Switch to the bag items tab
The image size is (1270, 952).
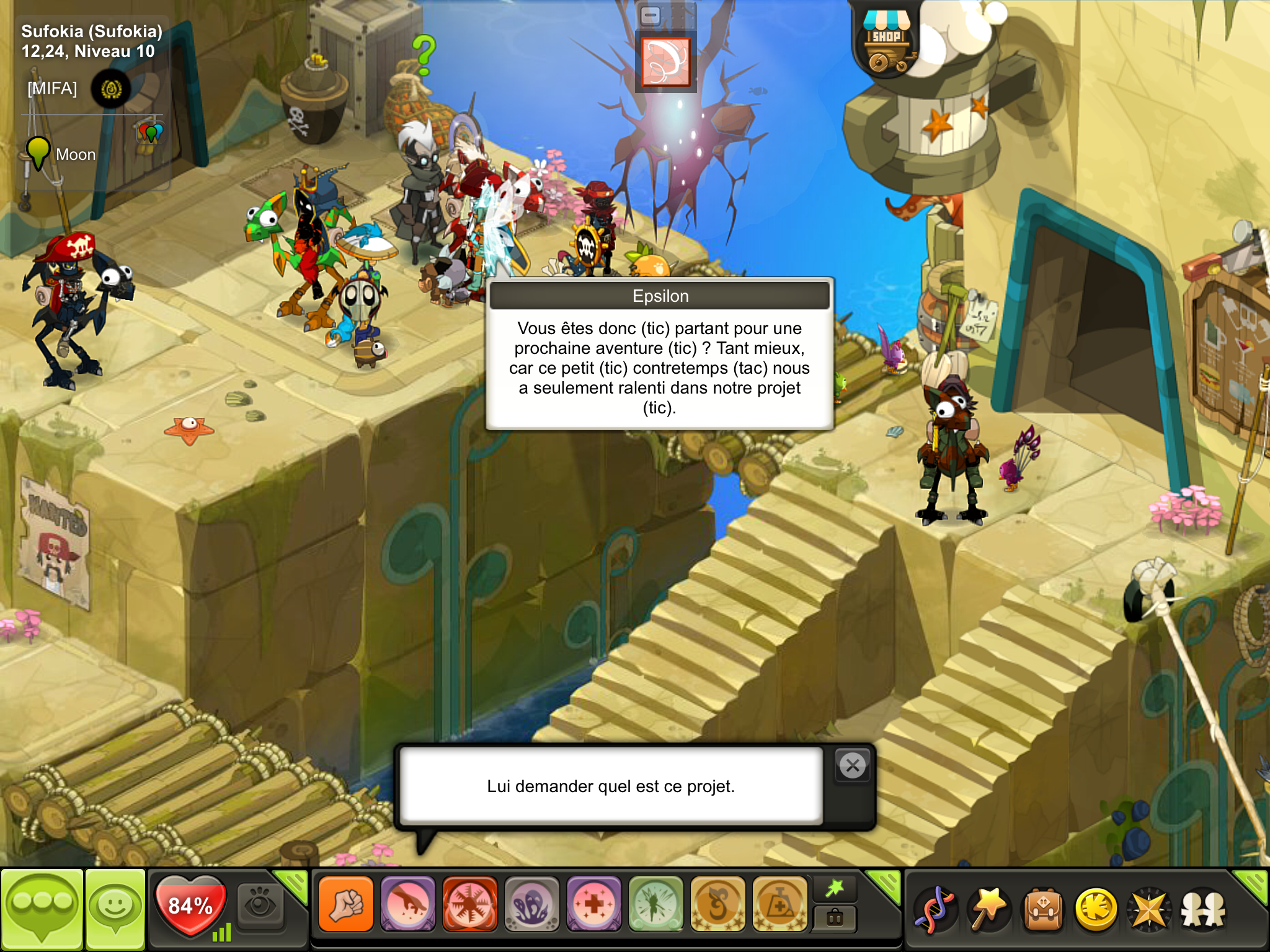coord(835,918)
